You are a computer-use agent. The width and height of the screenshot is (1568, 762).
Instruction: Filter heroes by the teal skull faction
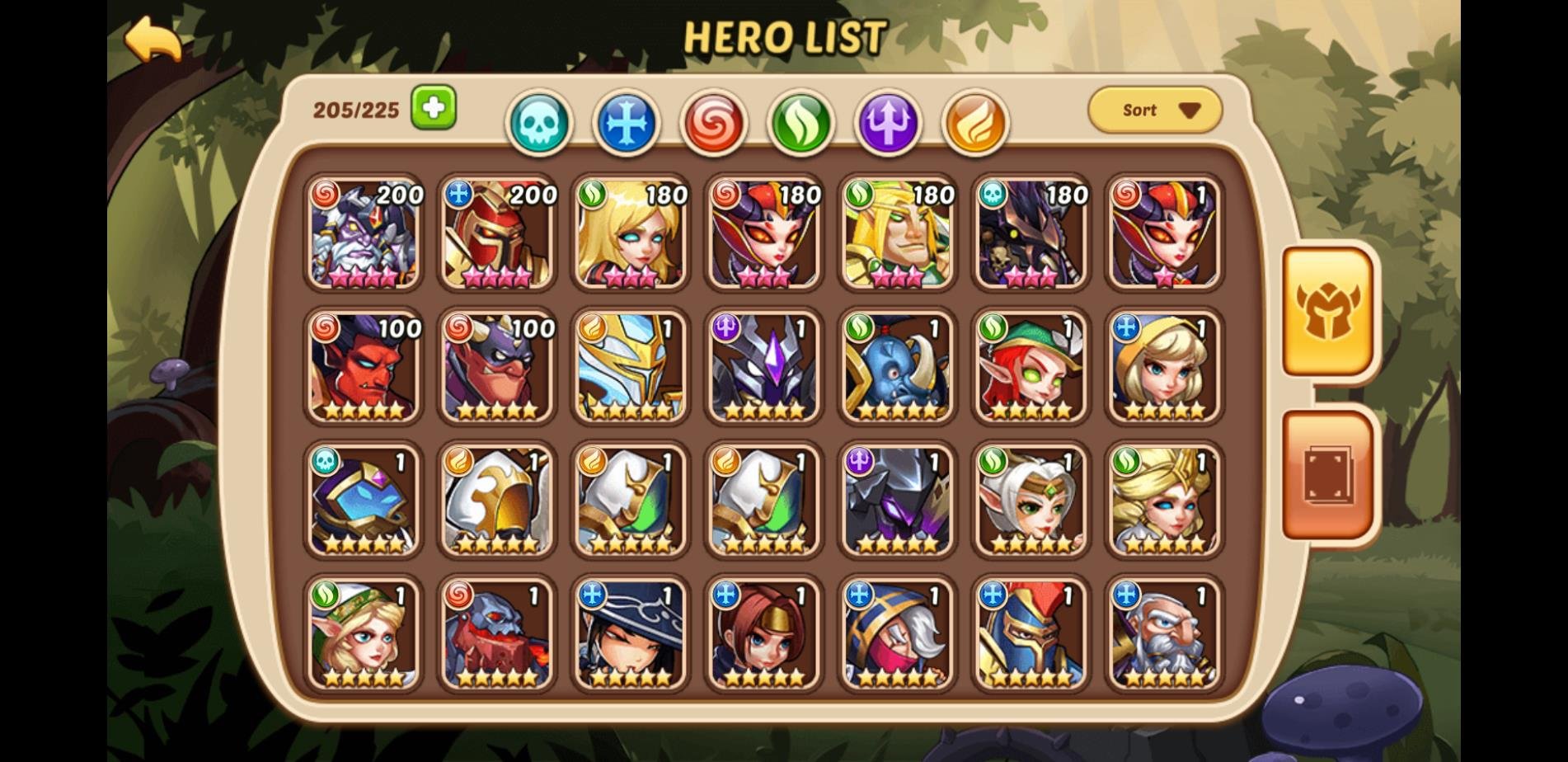[x=540, y=124]
